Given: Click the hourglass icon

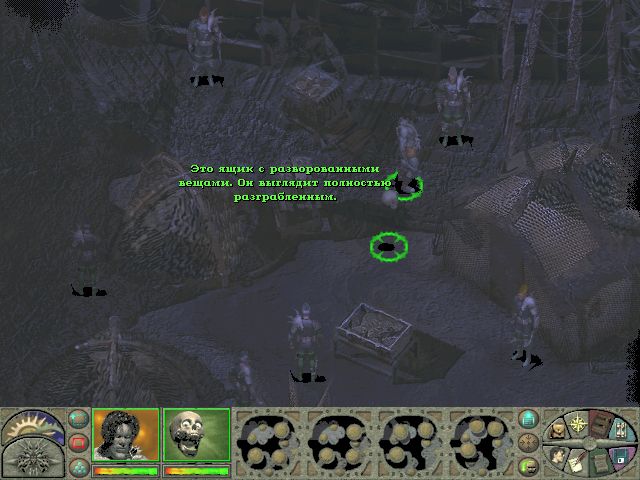Looking at the screenshot, I should pyautogui.click(x=622, y=430).
